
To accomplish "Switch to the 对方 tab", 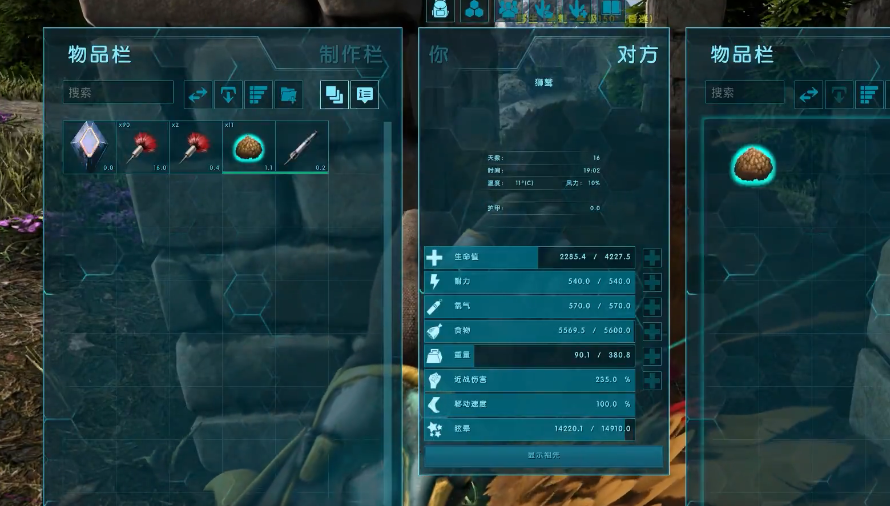I will [637, 54].
